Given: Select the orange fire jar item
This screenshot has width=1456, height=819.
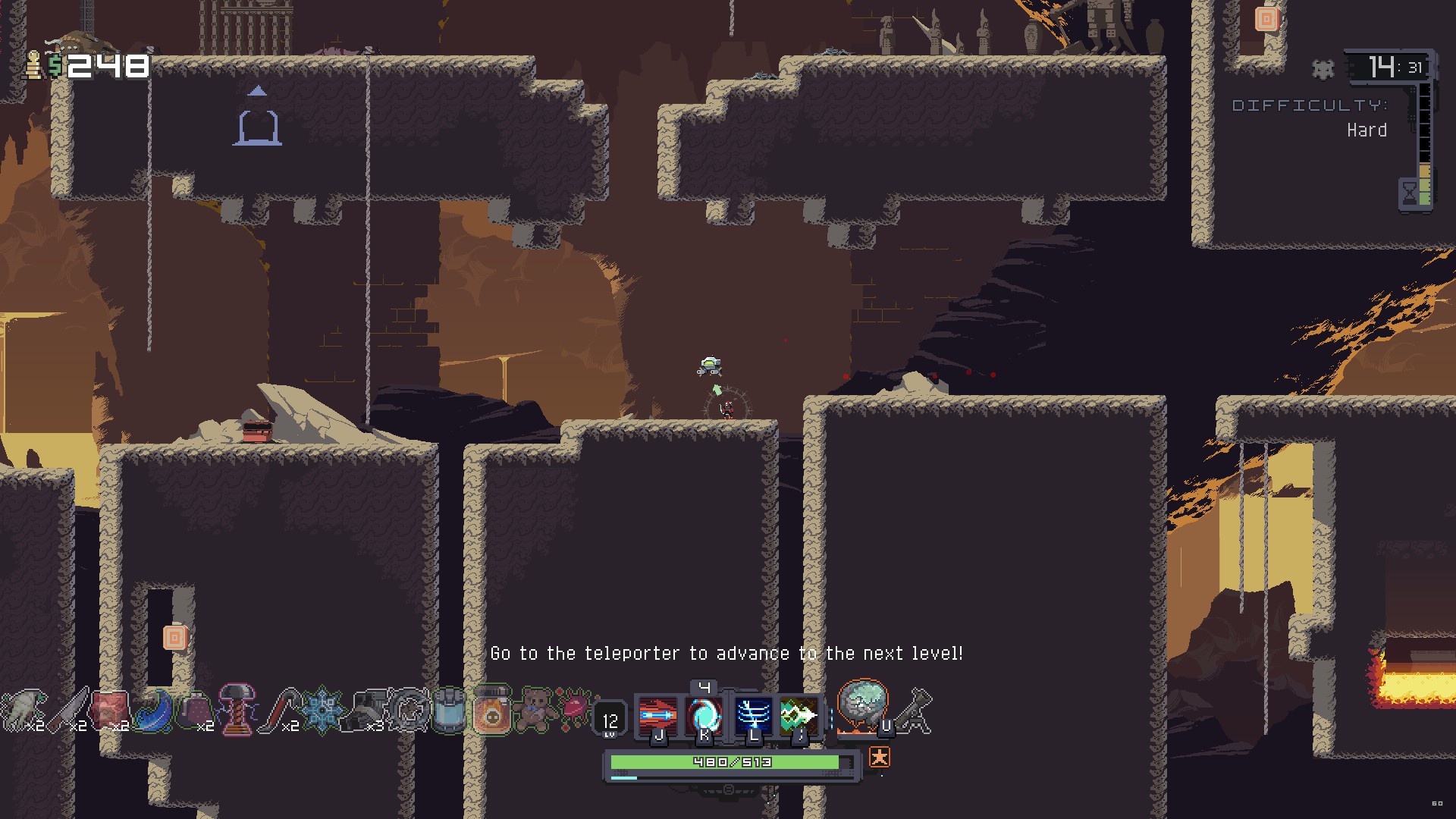Looking at the screenshot, I should tap(492, 710).
